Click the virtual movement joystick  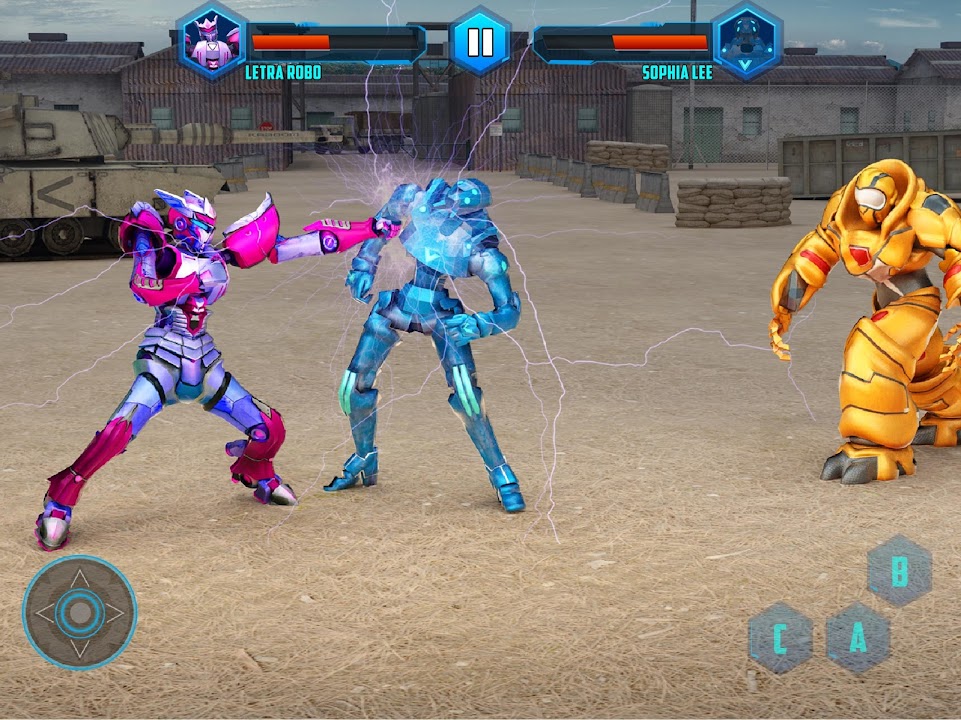coord(80,612)
